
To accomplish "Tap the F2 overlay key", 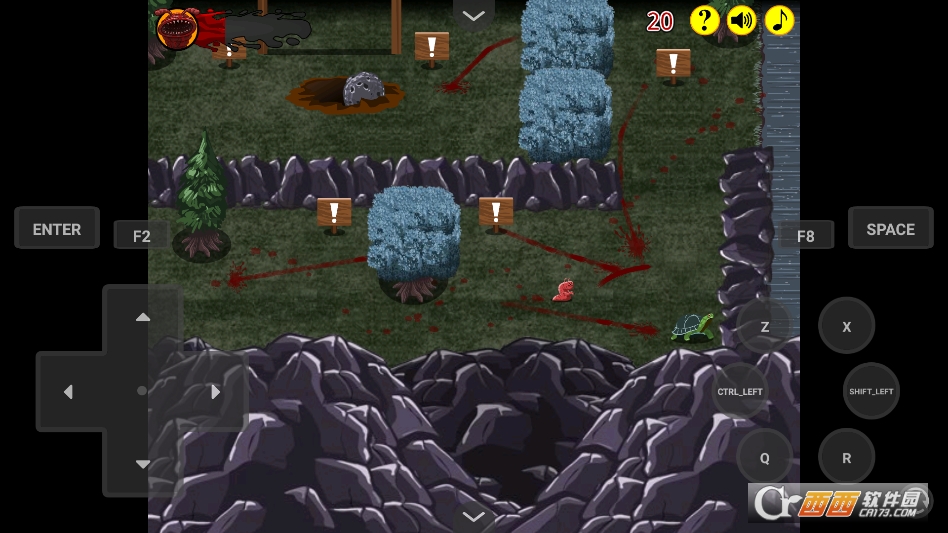I will click(x=141, y=236).
